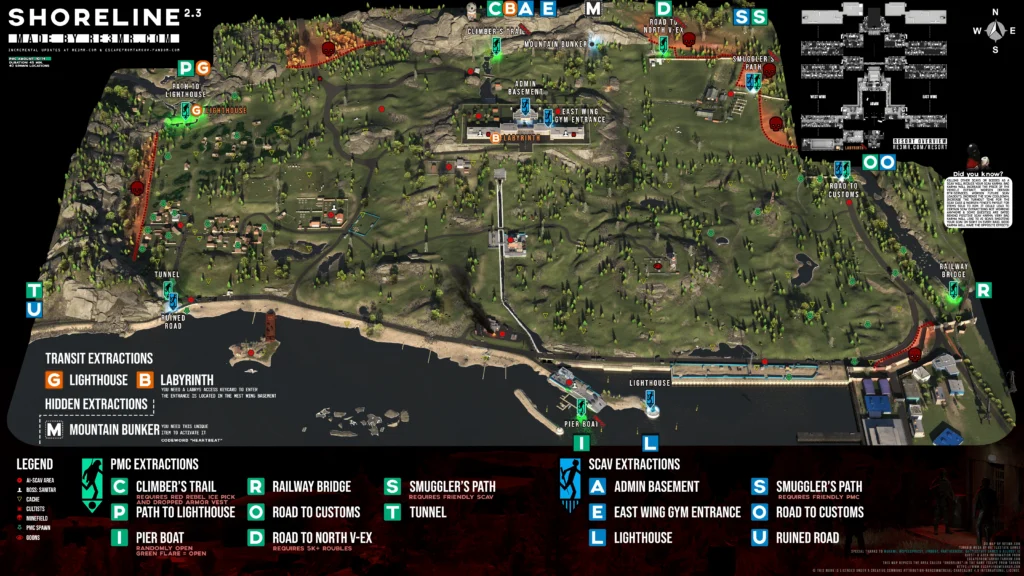This screenshot has width=1024, height=576.
Task: Choose the East Wing Gym Entrance legend entry
Action: (x=678, y=512)
